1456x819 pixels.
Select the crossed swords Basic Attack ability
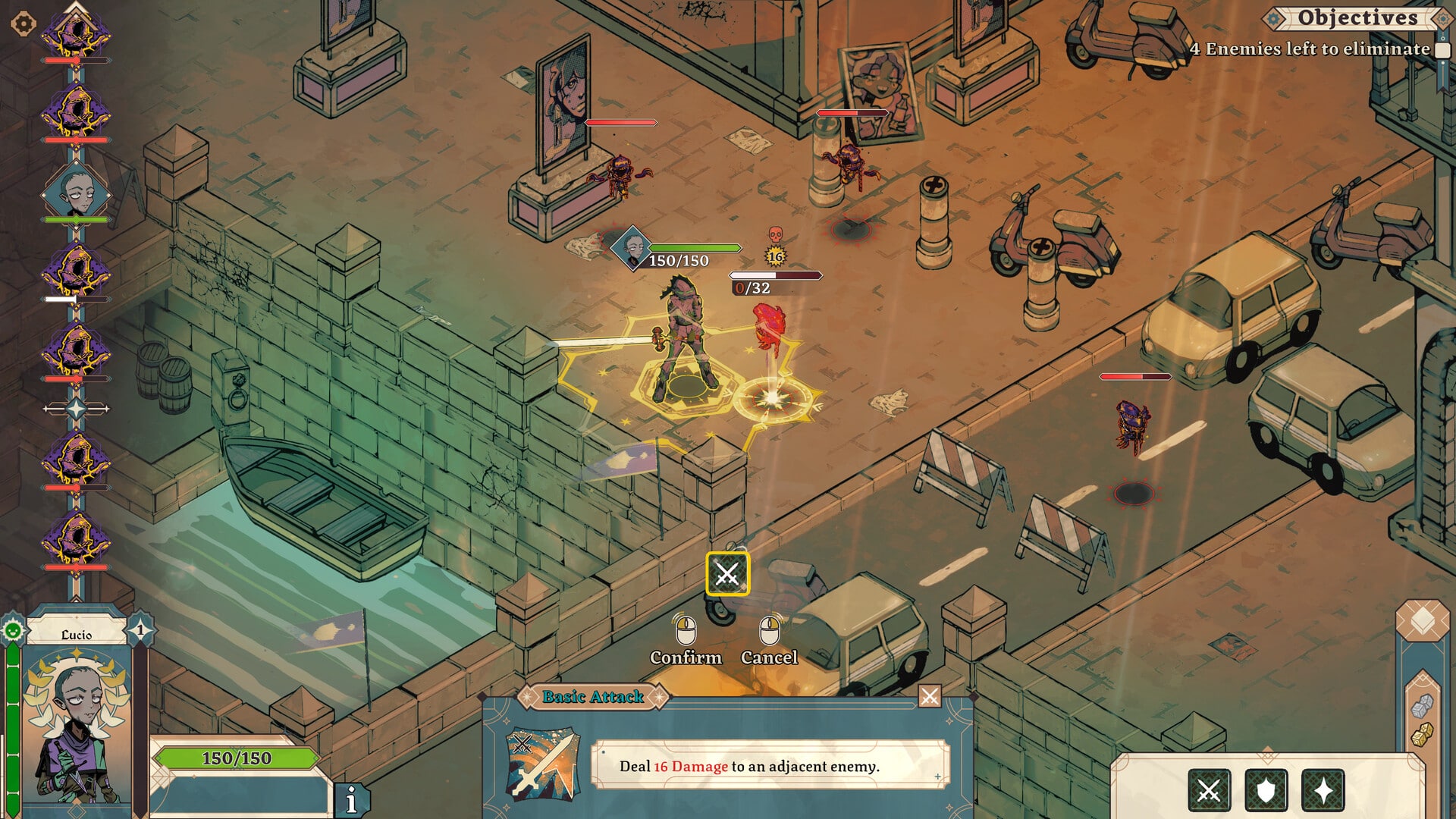[1209, 791]
